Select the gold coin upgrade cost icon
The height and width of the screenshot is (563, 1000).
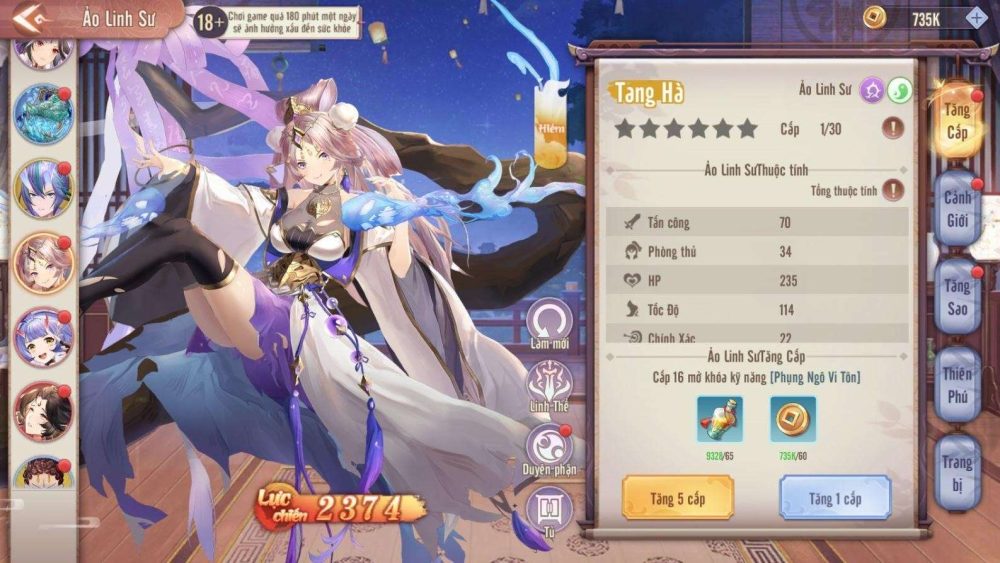pyautogui.click(x=793, y=418)
